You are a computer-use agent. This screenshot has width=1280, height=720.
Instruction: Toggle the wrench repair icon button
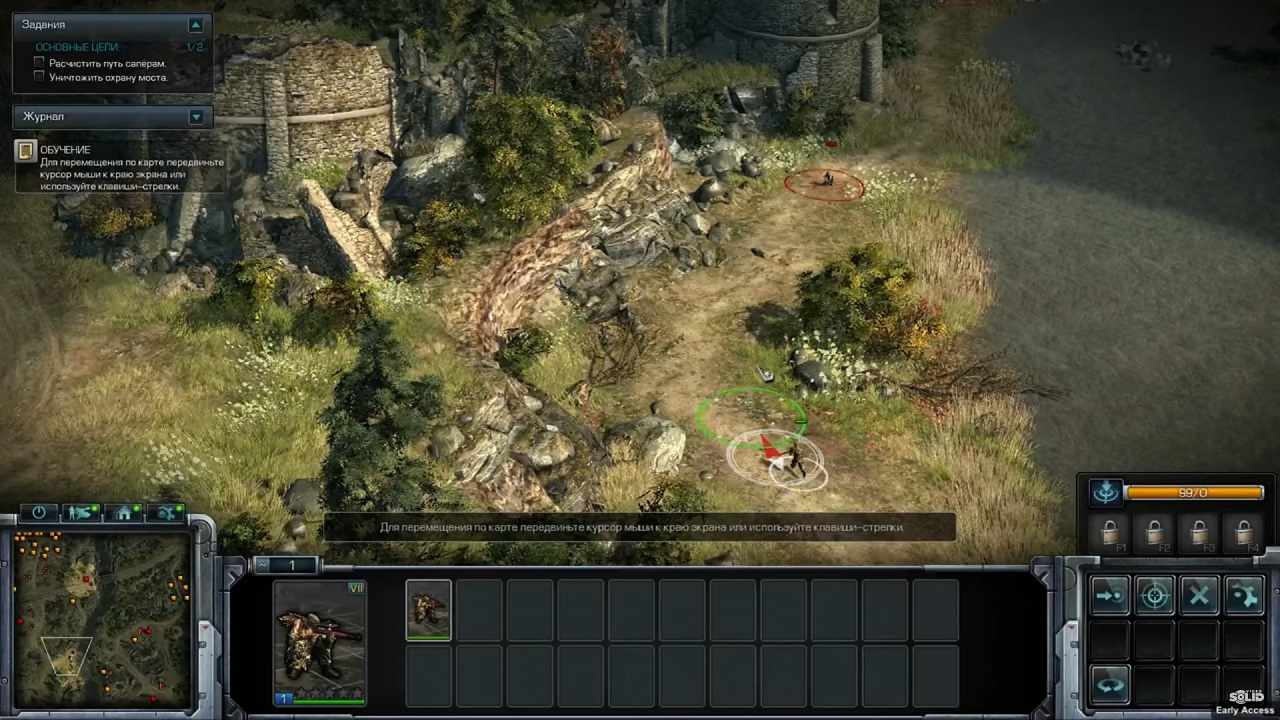point(167,513)
